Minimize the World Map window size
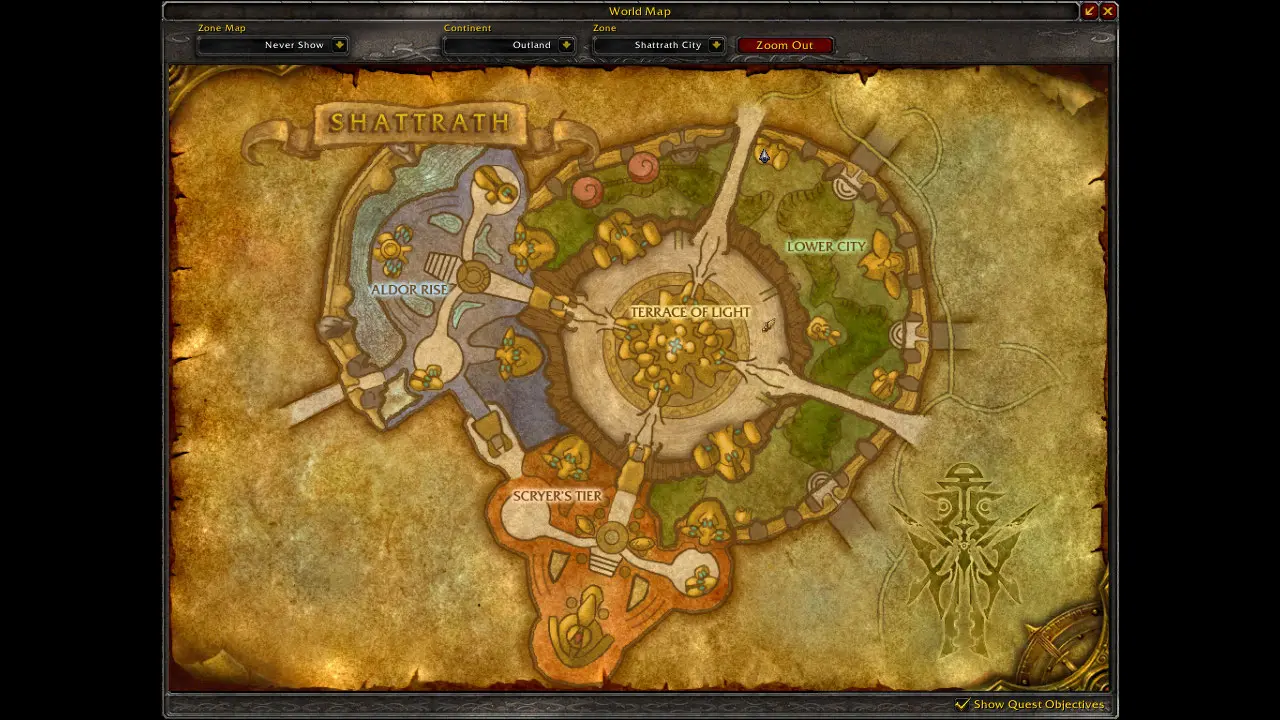Screen dimensions: 1280x720 [x=1090, y=11]
